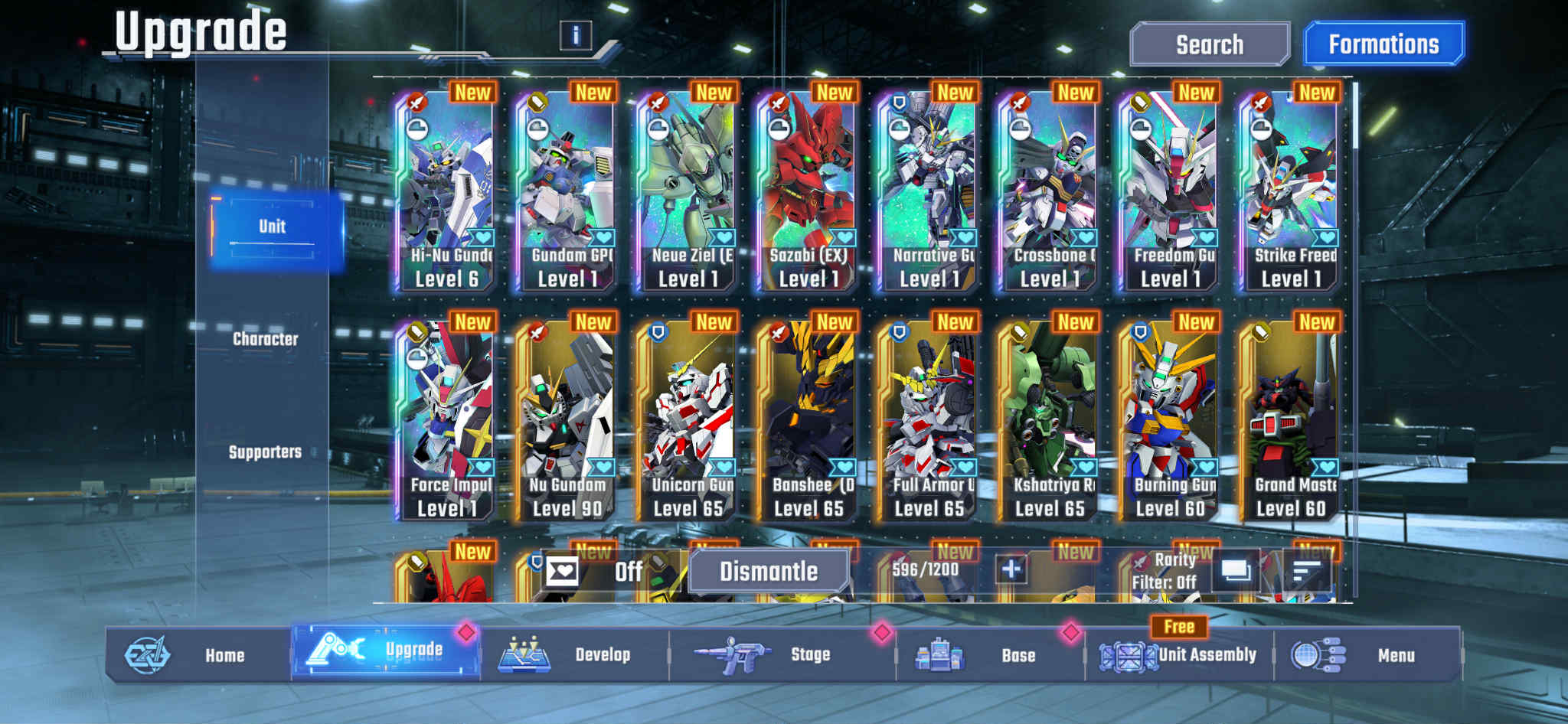Click the info icon beside the Upgrade title
Image resolution: width=1568 pixels, height=724 pixels.
point(574,35)
